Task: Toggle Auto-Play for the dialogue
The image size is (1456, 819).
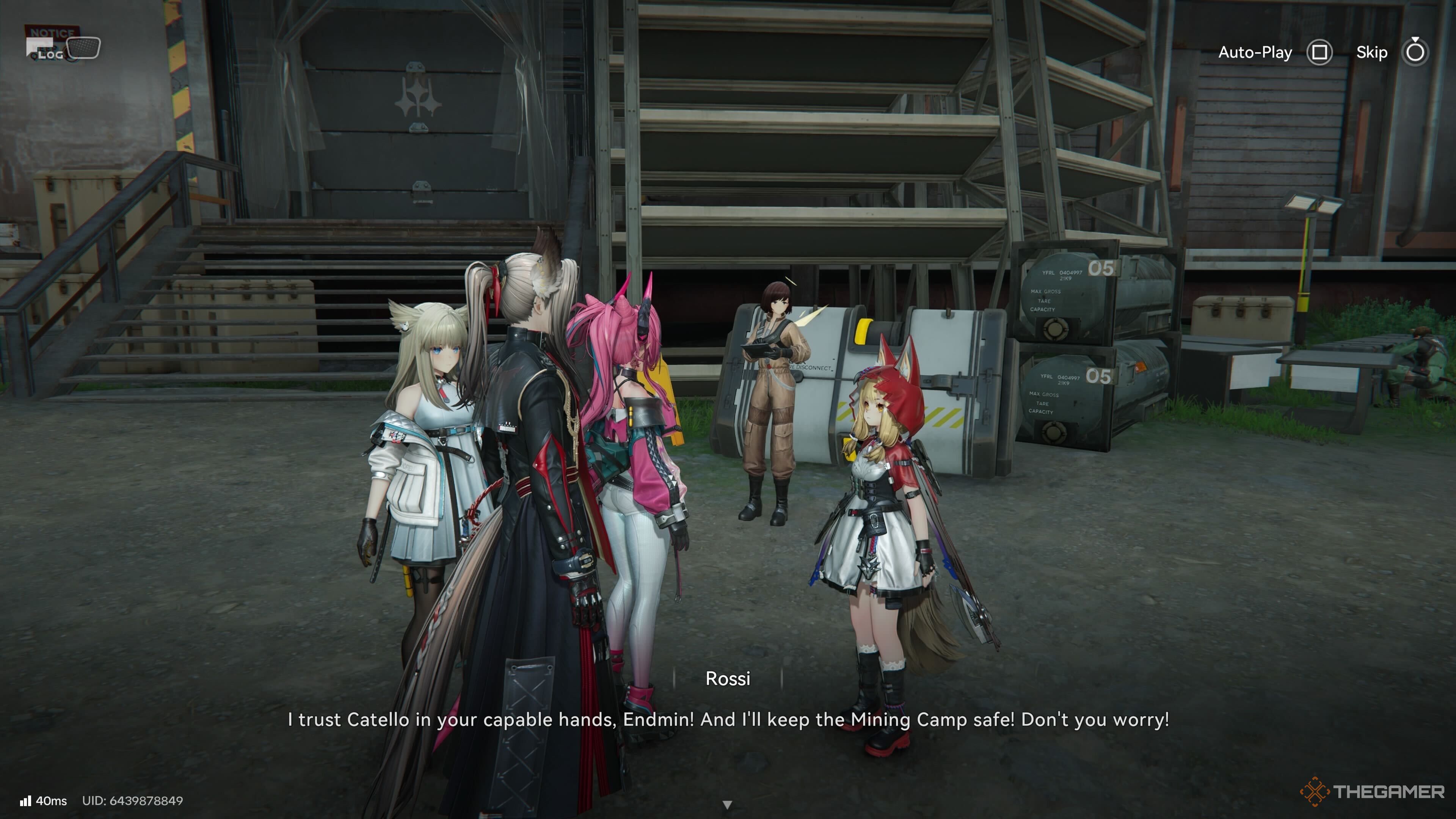Action: tap(1255, 53)
